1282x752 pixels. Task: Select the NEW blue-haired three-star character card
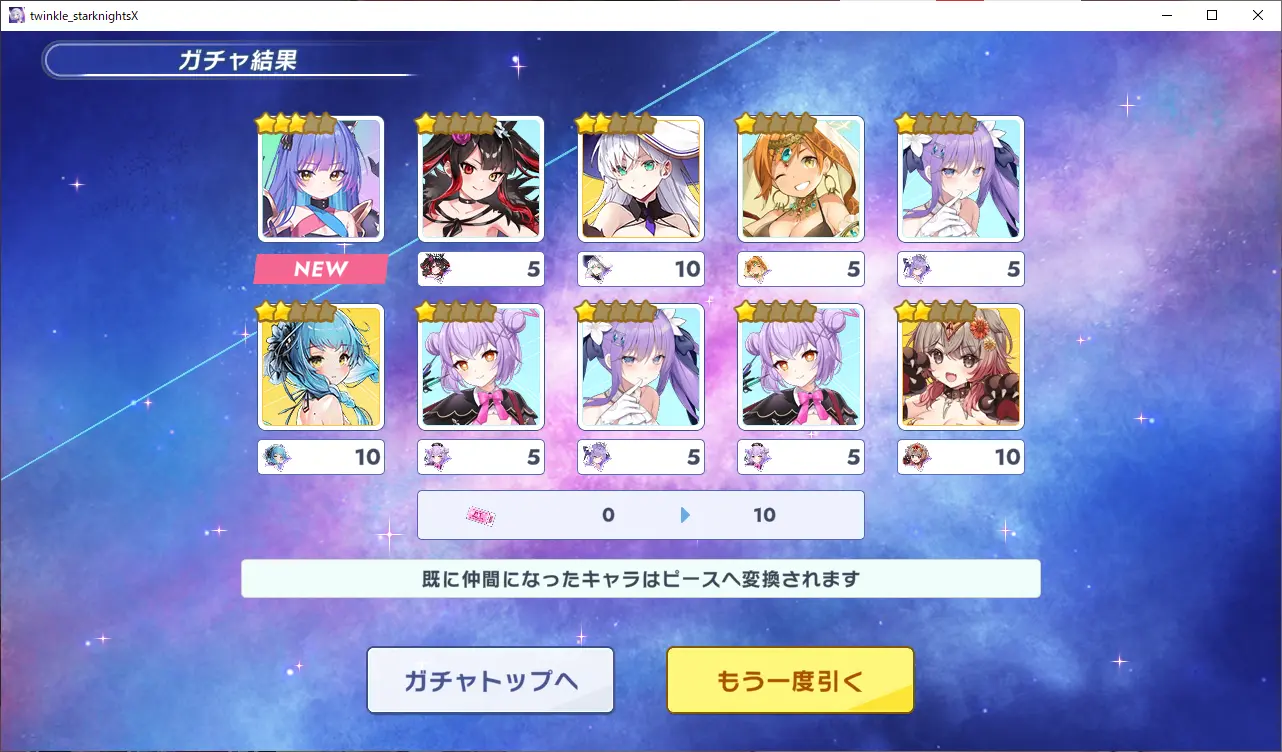coord(321,180)
